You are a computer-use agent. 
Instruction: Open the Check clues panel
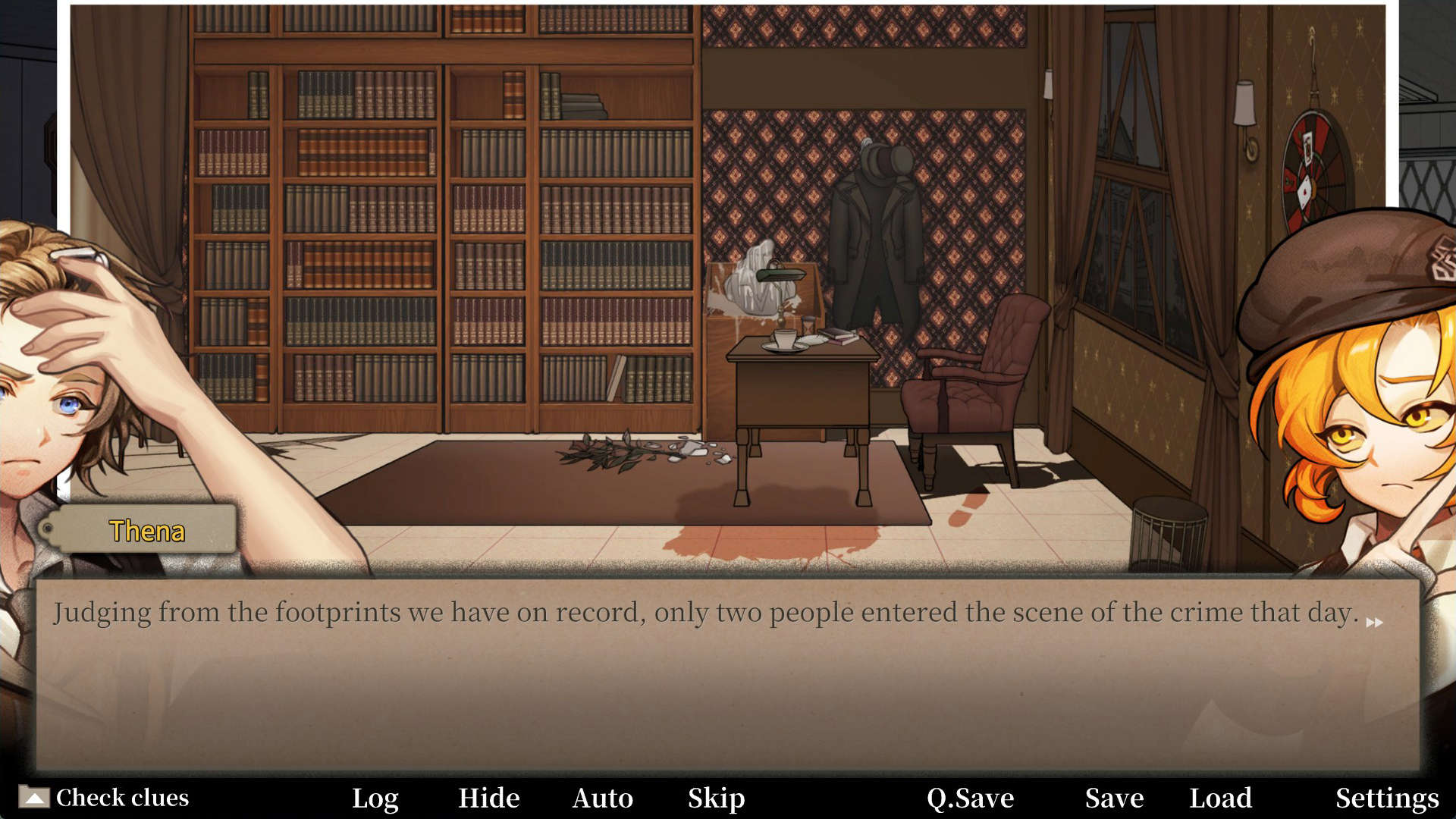point(105,798)
